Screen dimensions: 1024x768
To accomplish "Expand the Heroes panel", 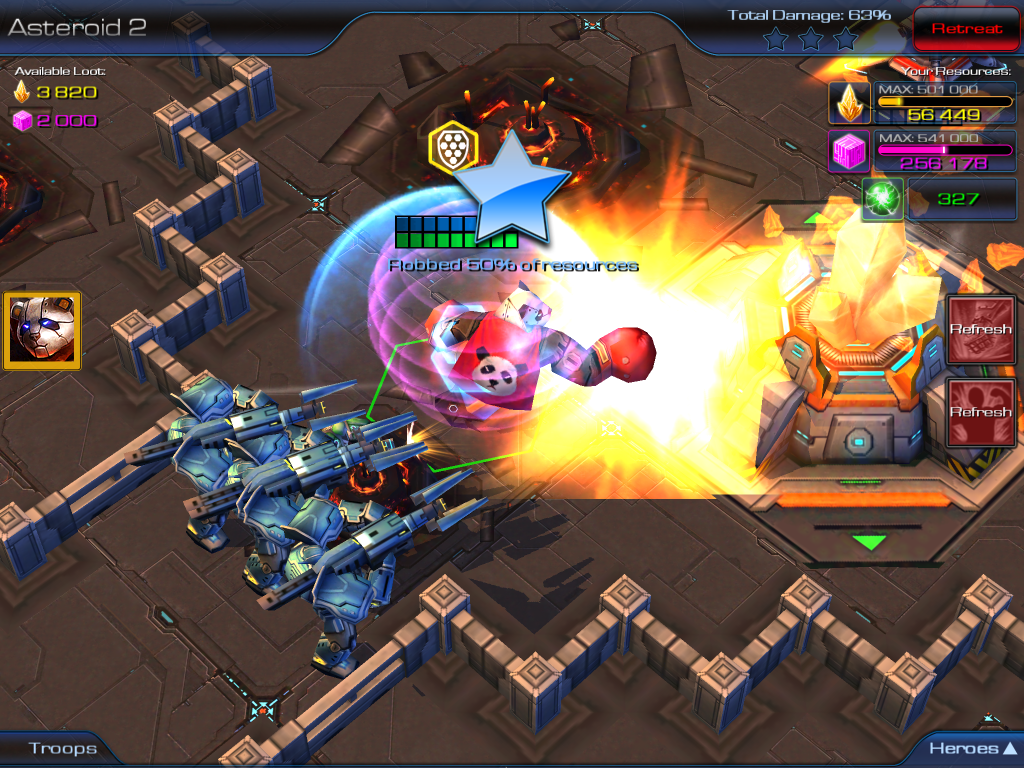I will 972,748.
